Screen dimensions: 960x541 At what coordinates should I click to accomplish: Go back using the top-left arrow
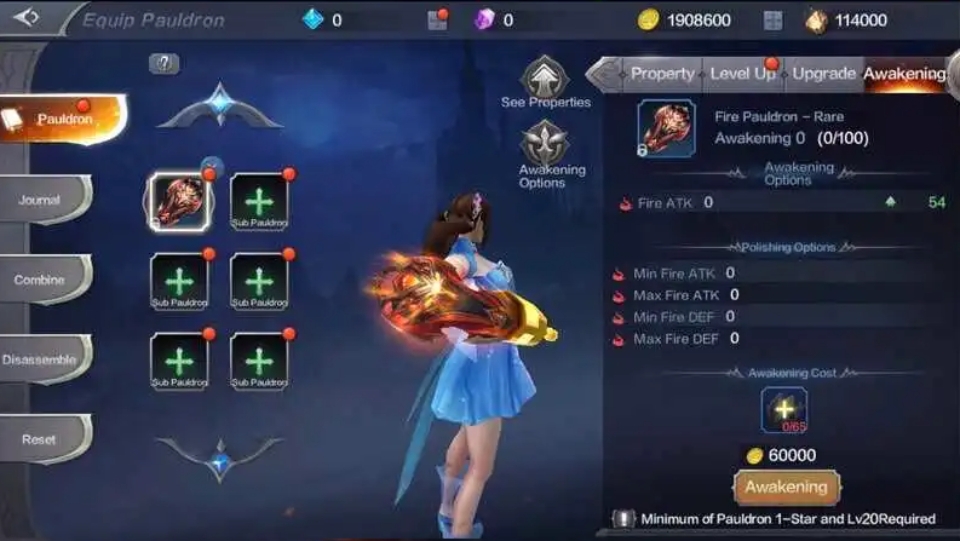26,17
